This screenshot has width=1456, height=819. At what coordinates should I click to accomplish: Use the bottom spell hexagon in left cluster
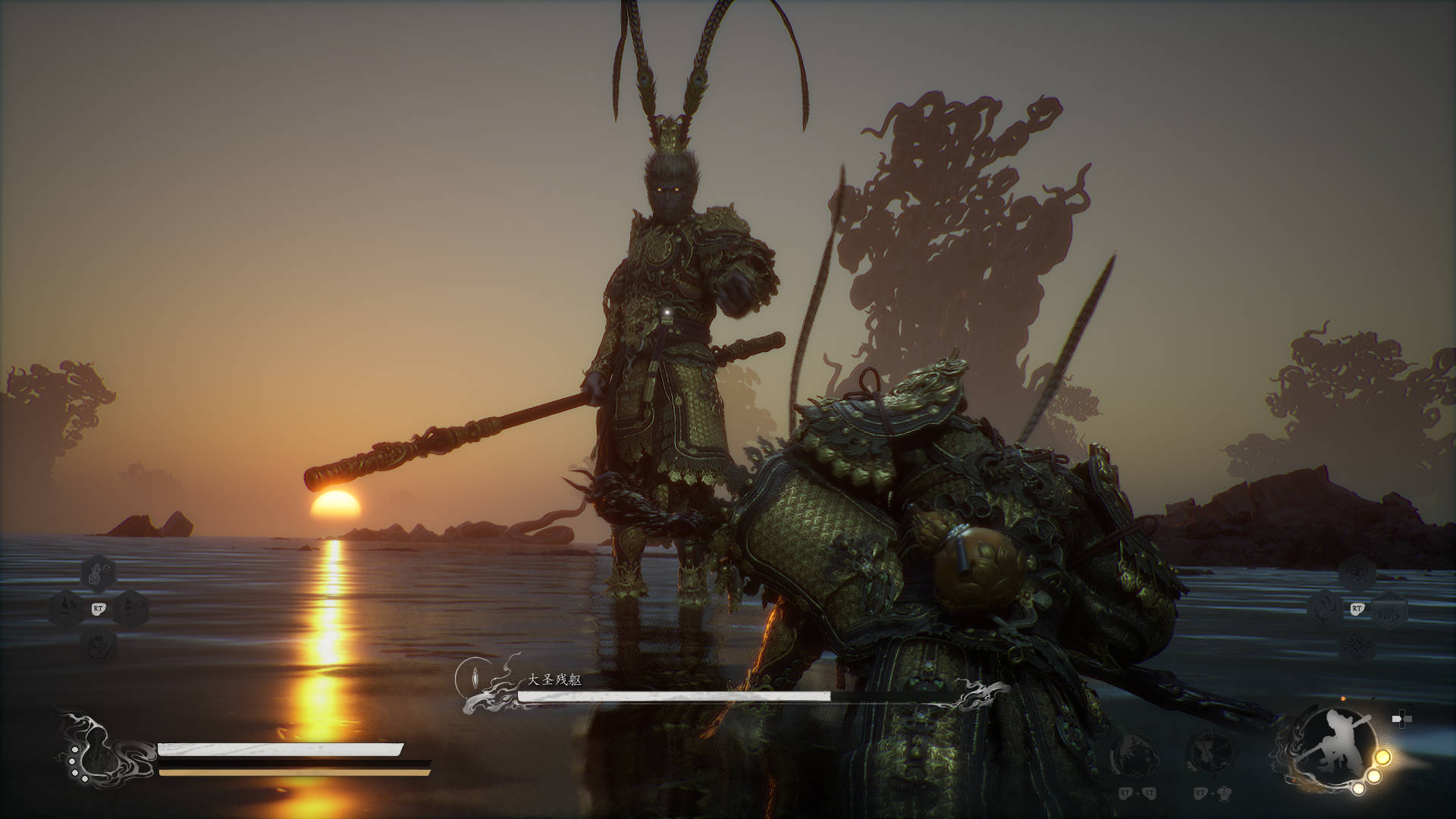(98, 645)
